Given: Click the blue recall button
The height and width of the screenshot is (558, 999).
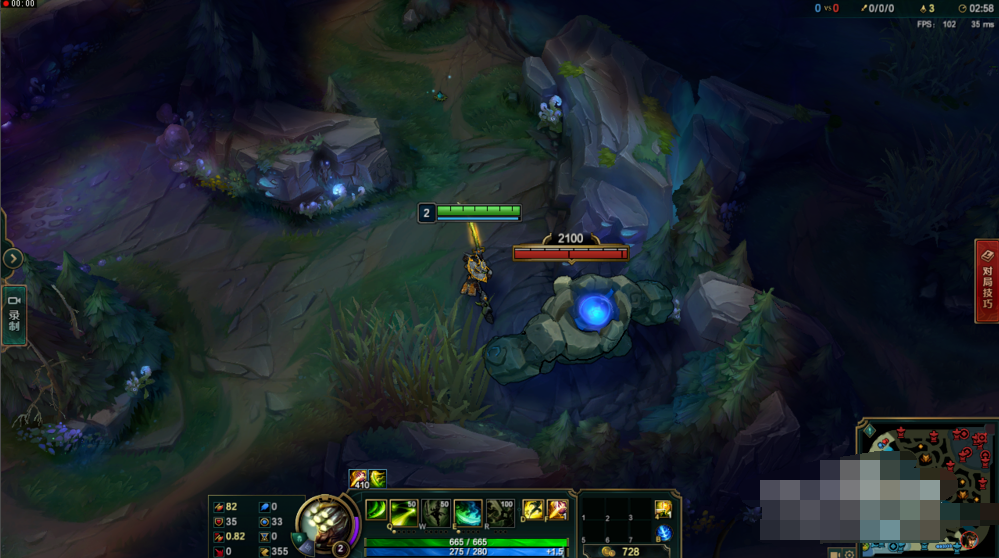Looking at the screenshot, I should (663, 532).
